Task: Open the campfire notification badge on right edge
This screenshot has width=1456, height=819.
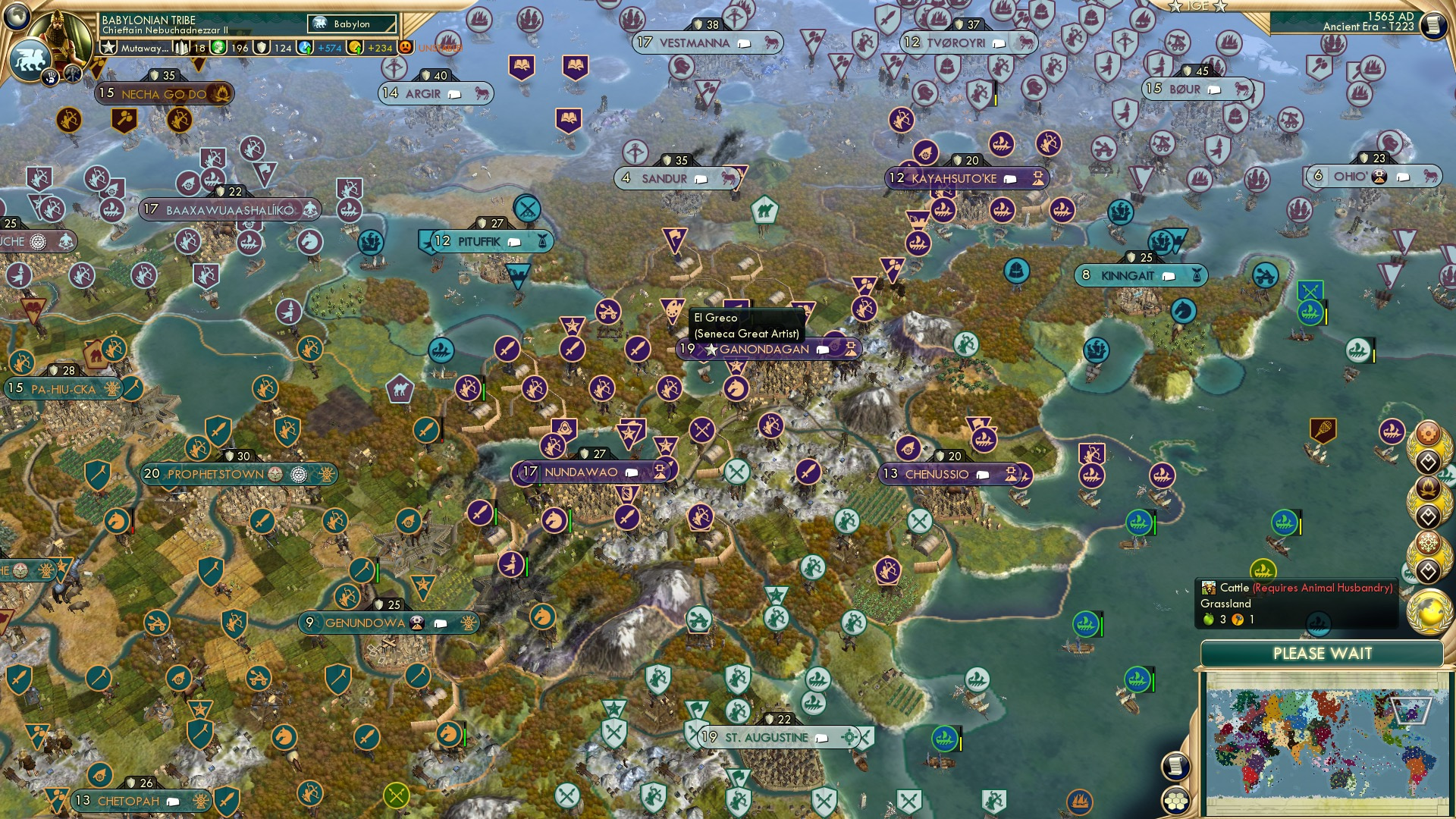Action: pos(1428,487)
